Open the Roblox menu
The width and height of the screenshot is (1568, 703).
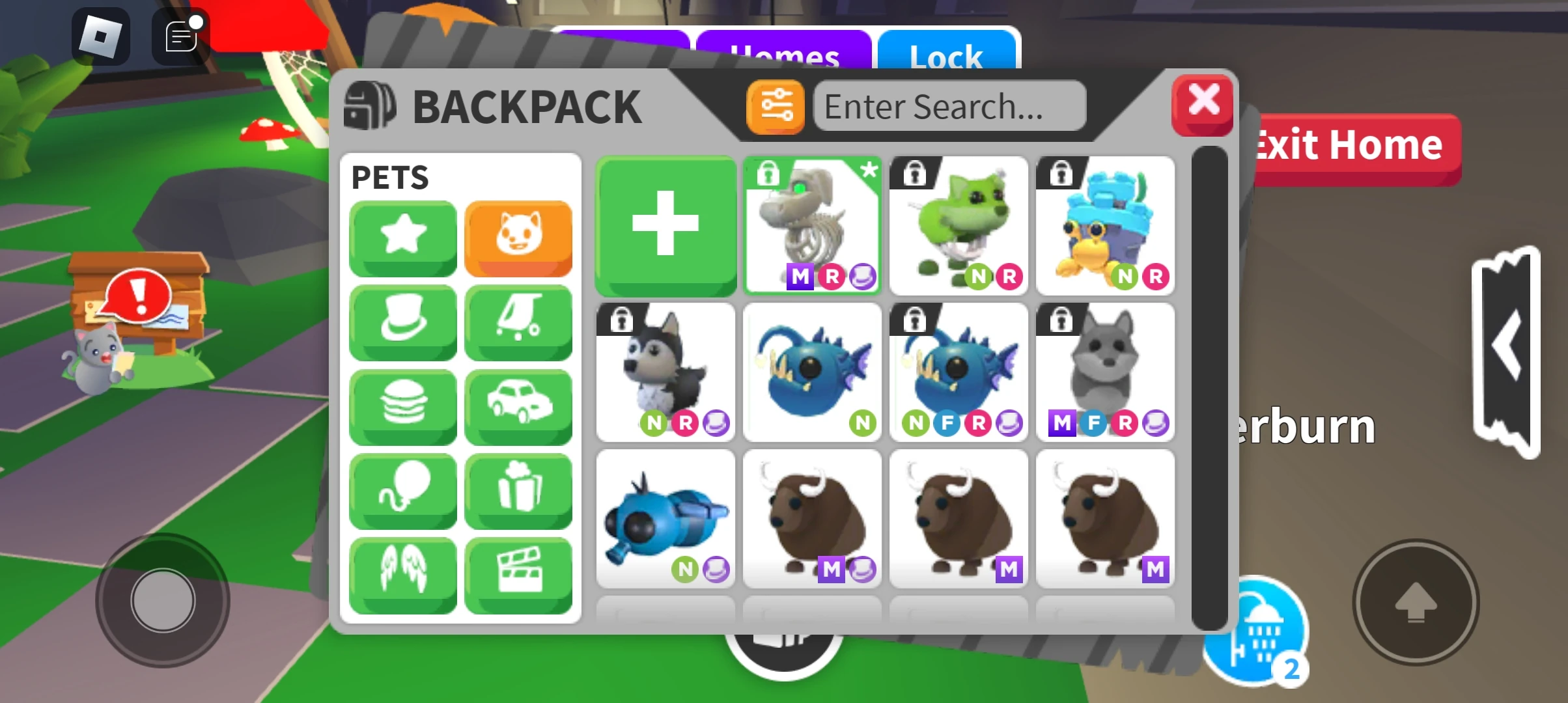[x=99, y=36]
